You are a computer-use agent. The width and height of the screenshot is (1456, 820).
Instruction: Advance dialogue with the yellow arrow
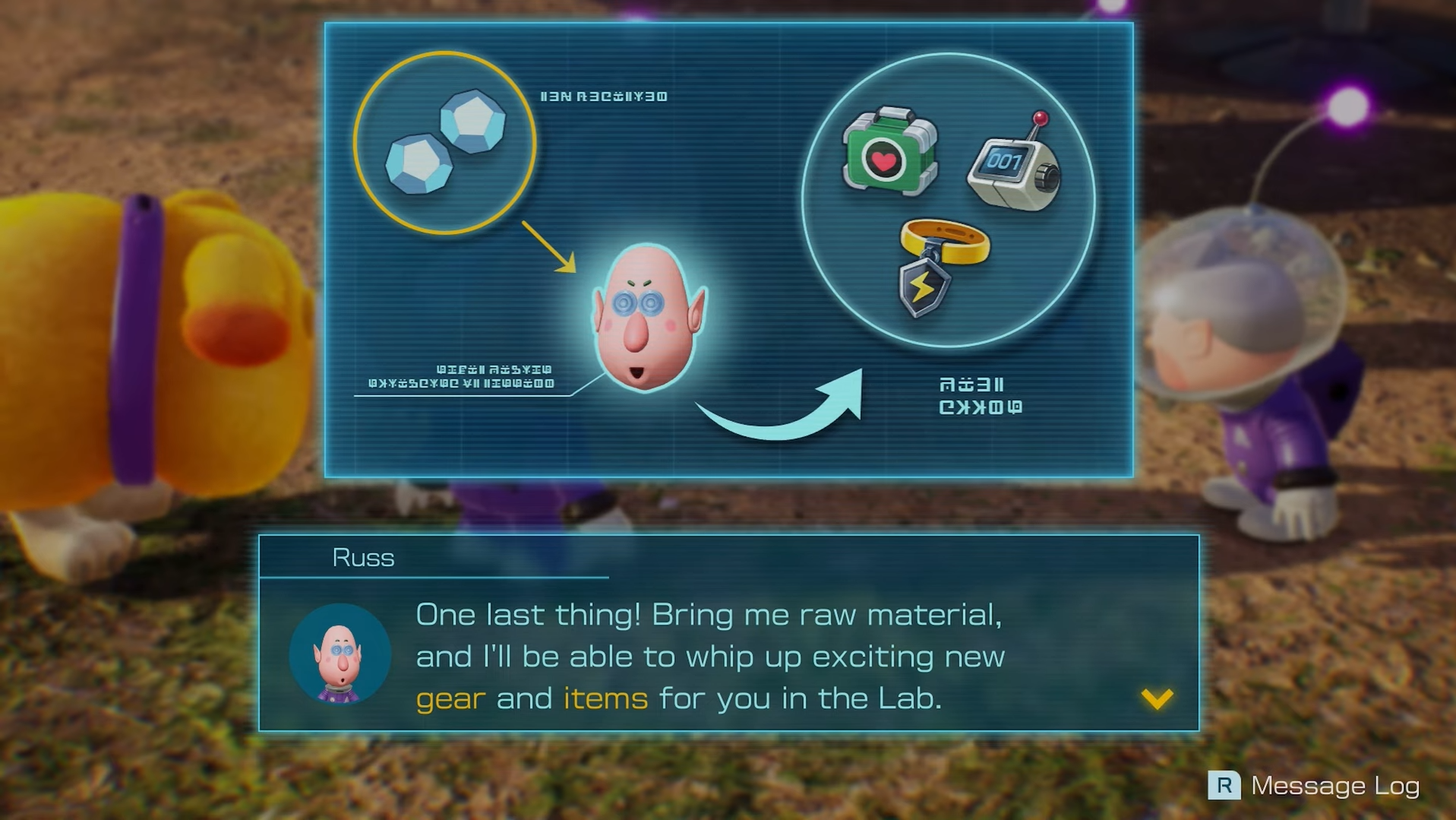coord(1157,698)
